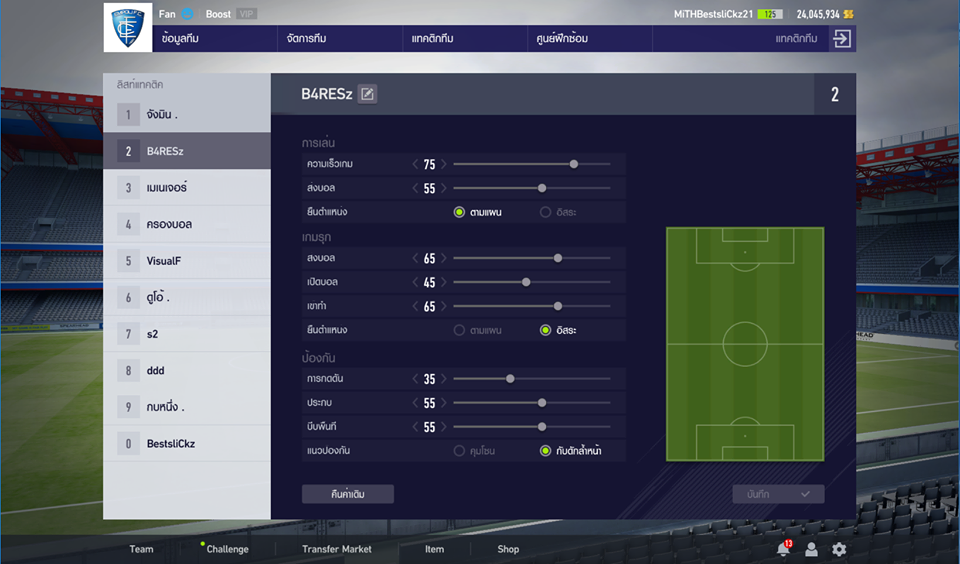The width and height of the screenshot is (960, 564).
Task: Reset values with the คืนค่าเดิม button
Action: point(348,494)
